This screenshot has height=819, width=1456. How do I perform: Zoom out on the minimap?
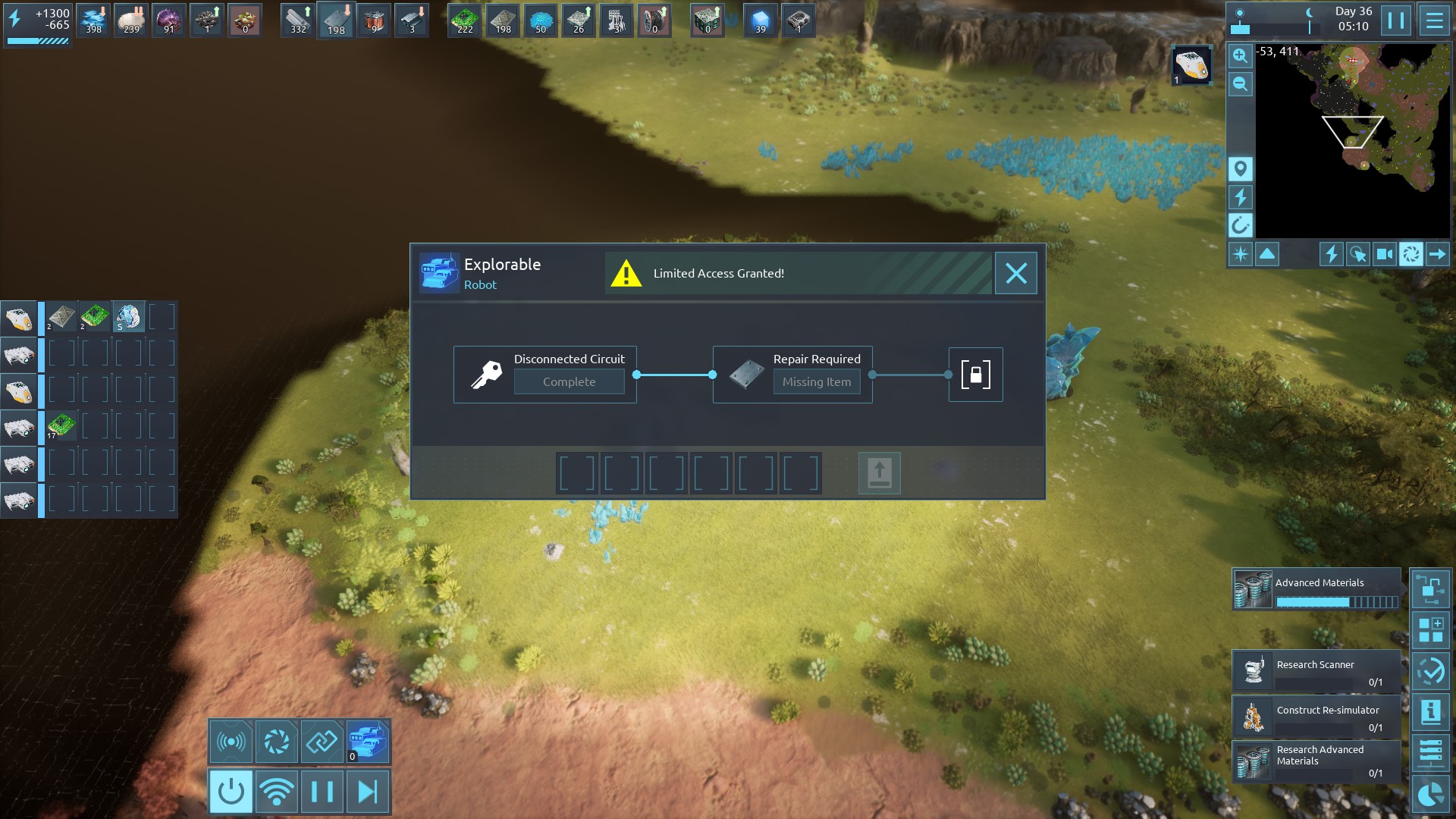click(x=1240, y=84)
